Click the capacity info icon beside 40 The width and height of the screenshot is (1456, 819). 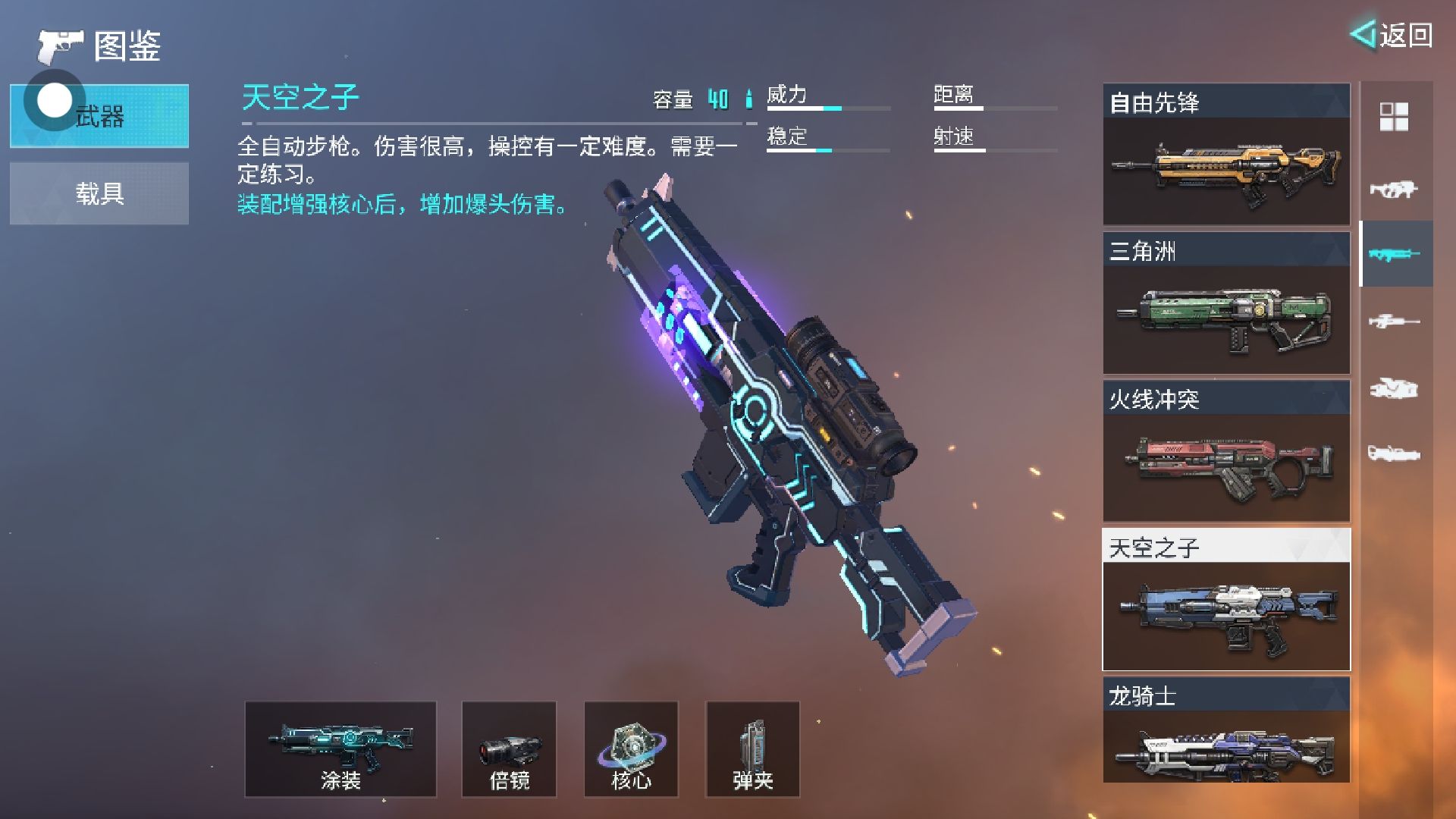pyautogui.click(x=748, y=99)
